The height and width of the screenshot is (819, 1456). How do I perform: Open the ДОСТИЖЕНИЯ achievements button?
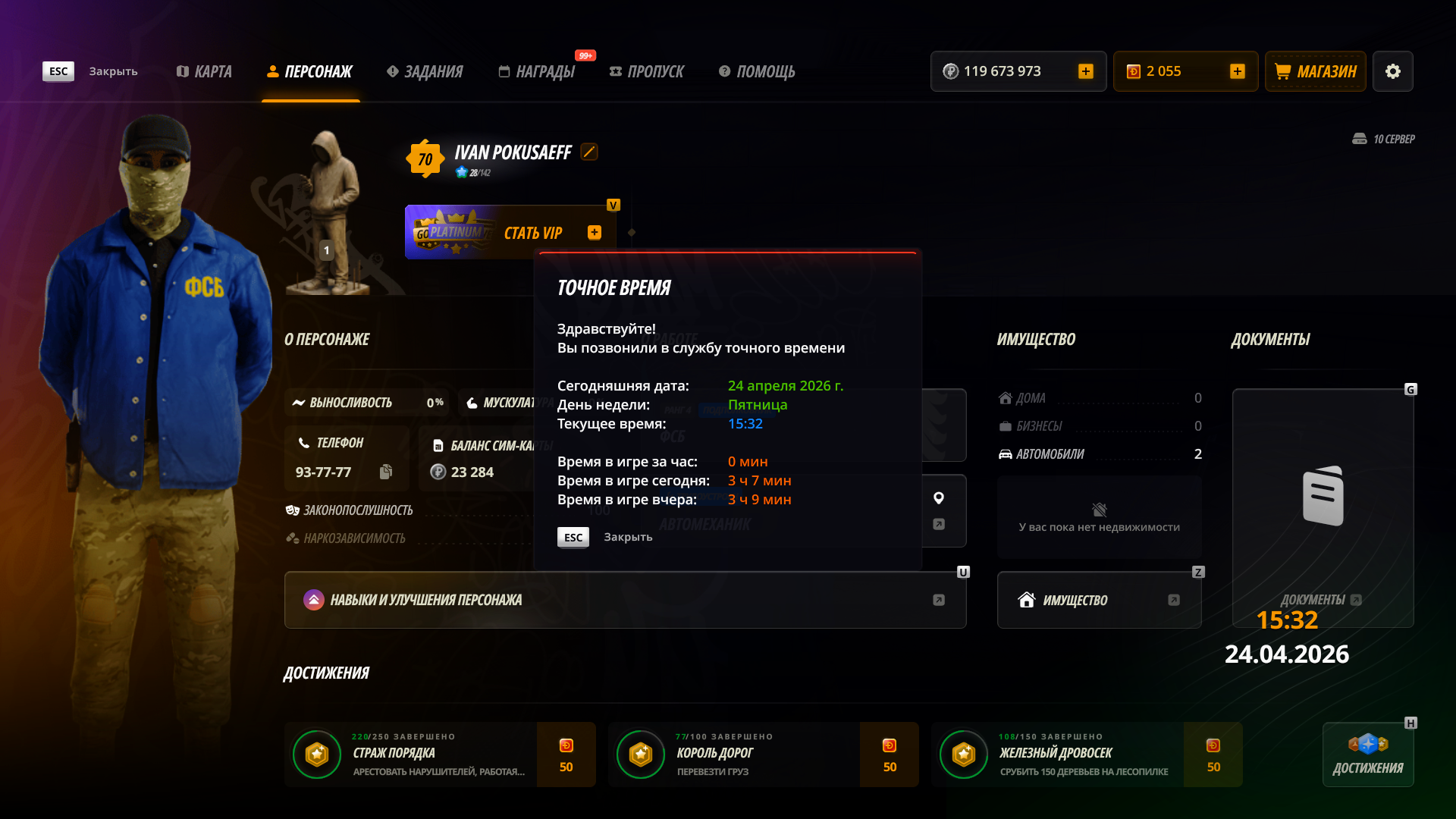point(1368,755)
